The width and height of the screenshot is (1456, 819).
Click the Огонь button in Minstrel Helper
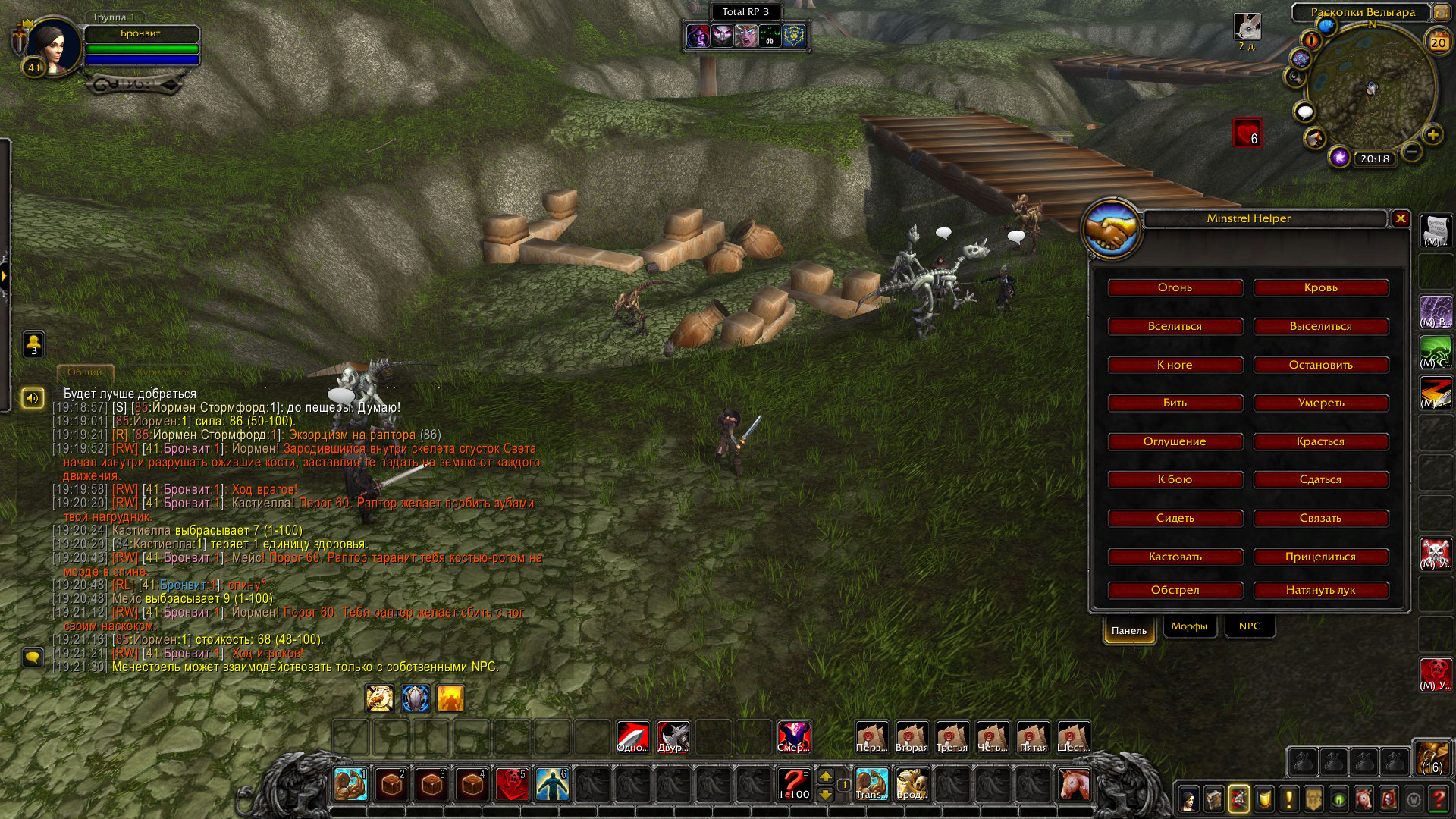point(1175,287)
